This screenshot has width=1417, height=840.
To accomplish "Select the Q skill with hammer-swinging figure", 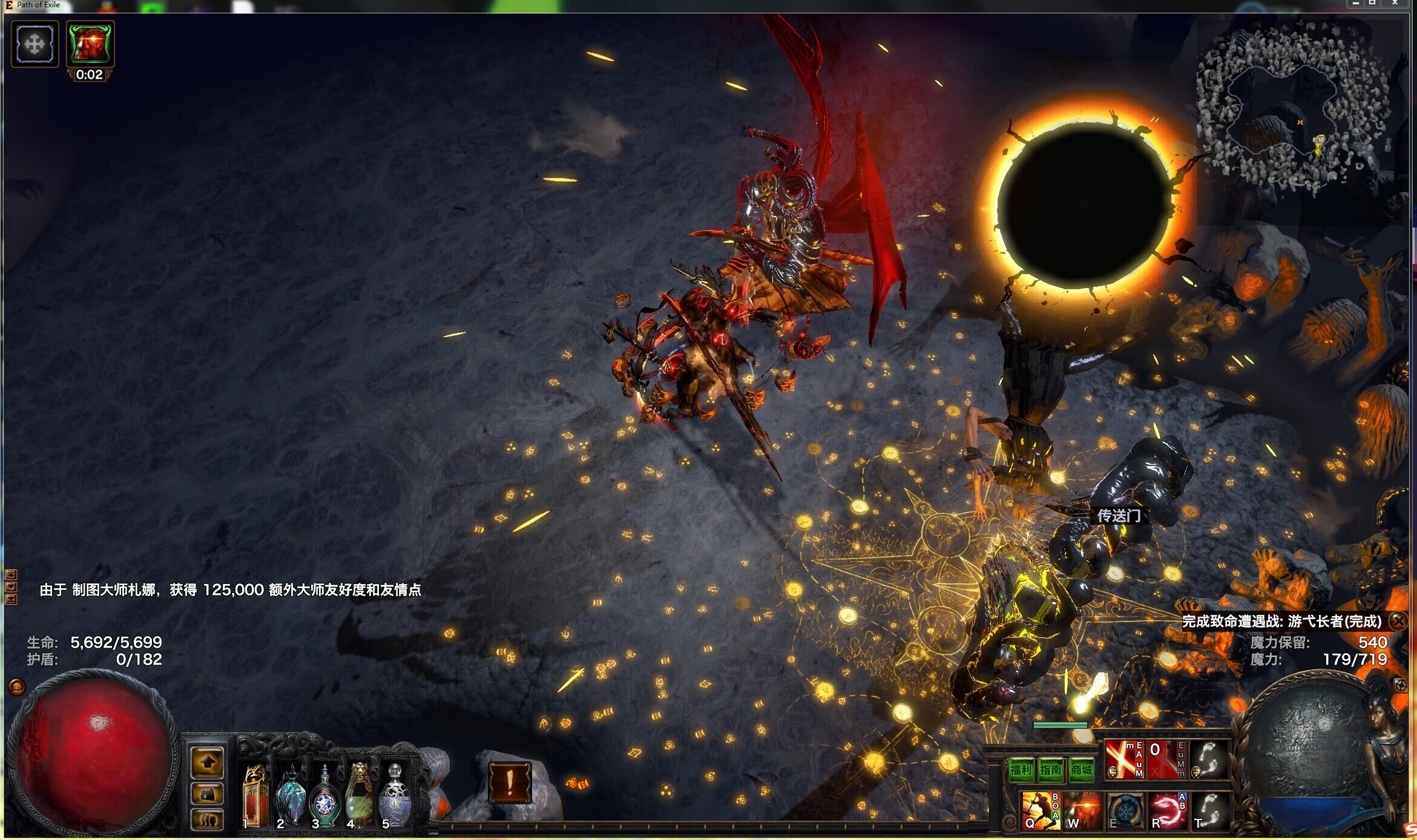I will [1037, 811].
